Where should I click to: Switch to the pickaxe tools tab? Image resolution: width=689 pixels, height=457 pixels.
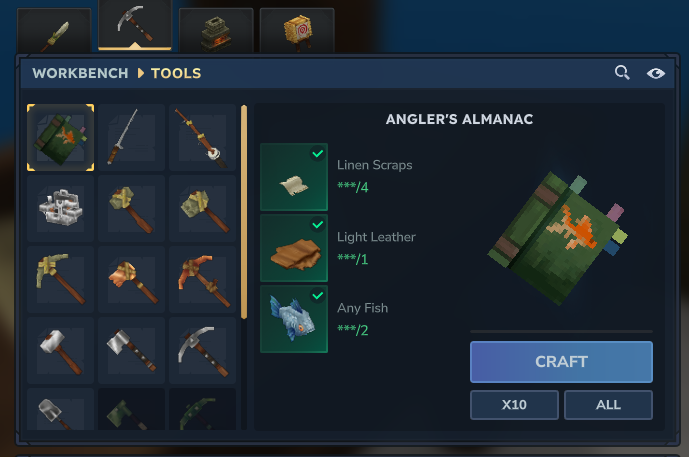click(x=134, y=25)
